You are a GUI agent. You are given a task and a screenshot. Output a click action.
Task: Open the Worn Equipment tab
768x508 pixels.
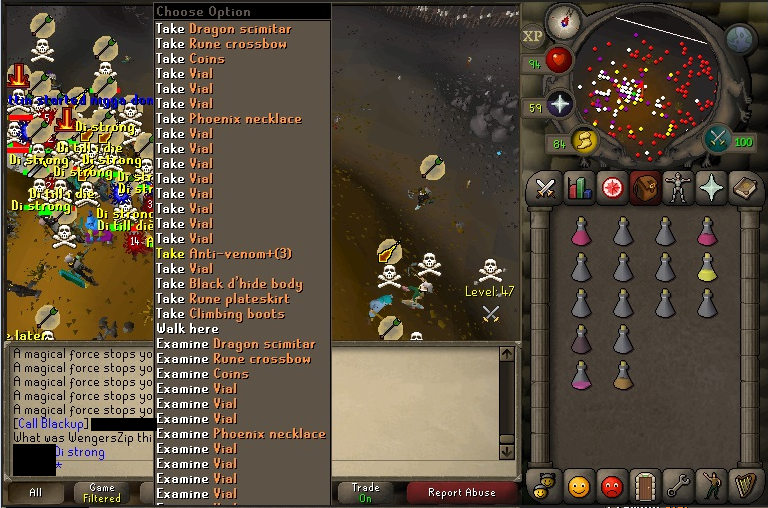point(677,189)
